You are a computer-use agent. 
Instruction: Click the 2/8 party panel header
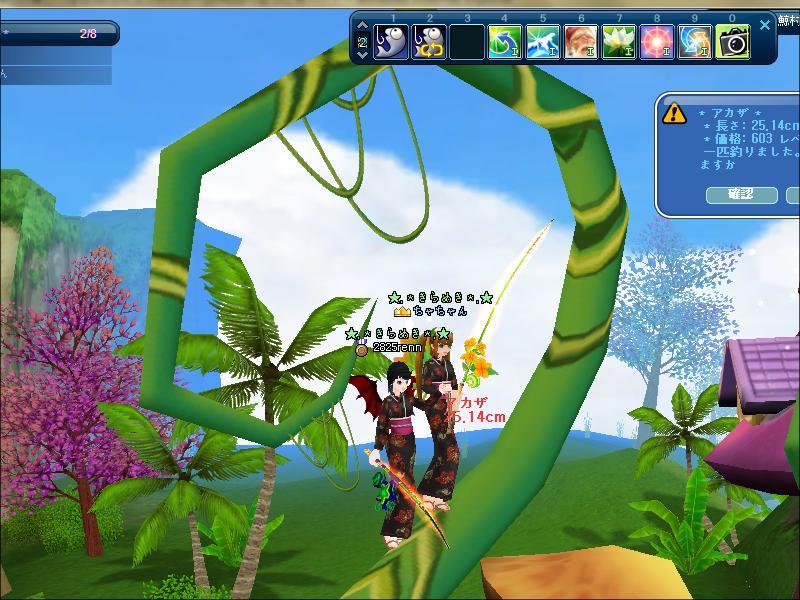tap(58, 33)
